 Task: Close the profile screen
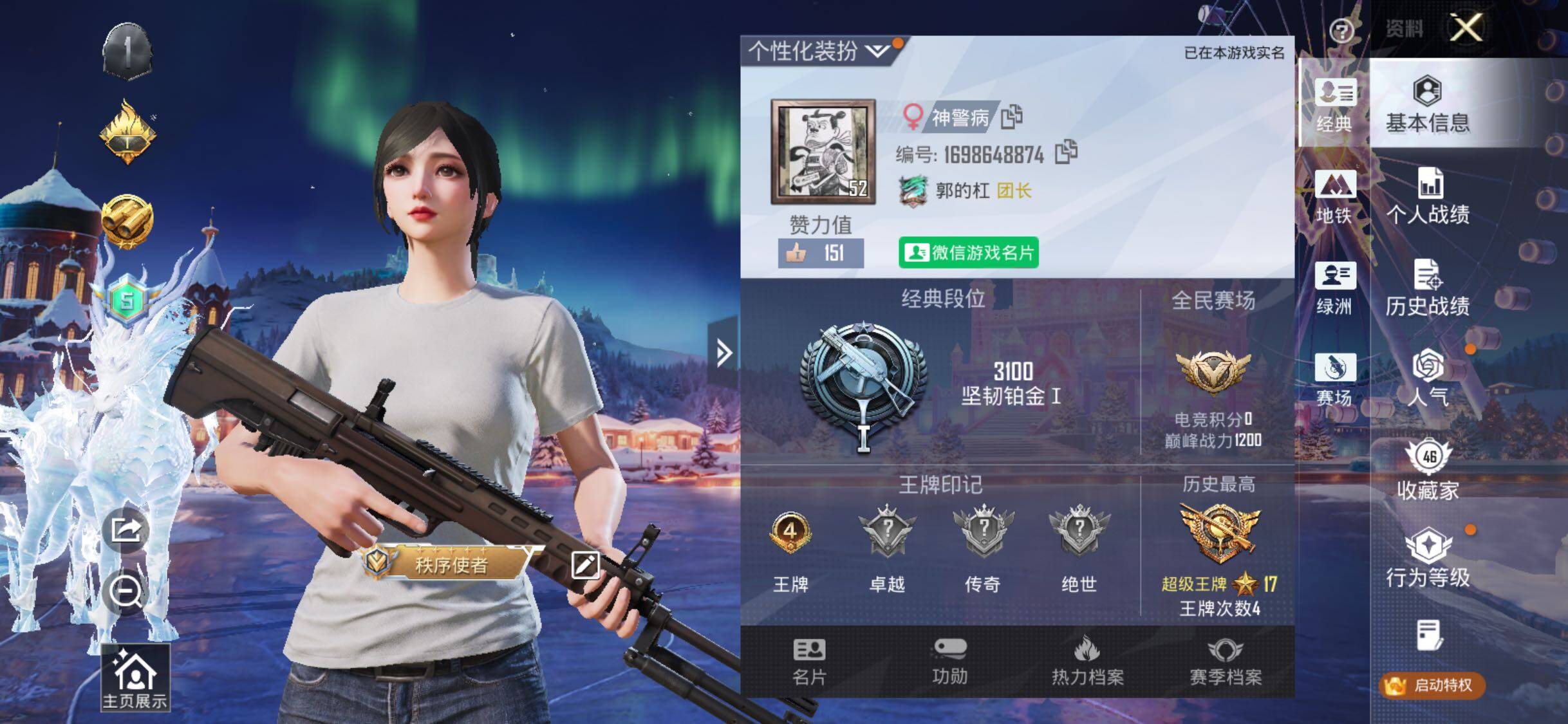[x=1466, y=28]
